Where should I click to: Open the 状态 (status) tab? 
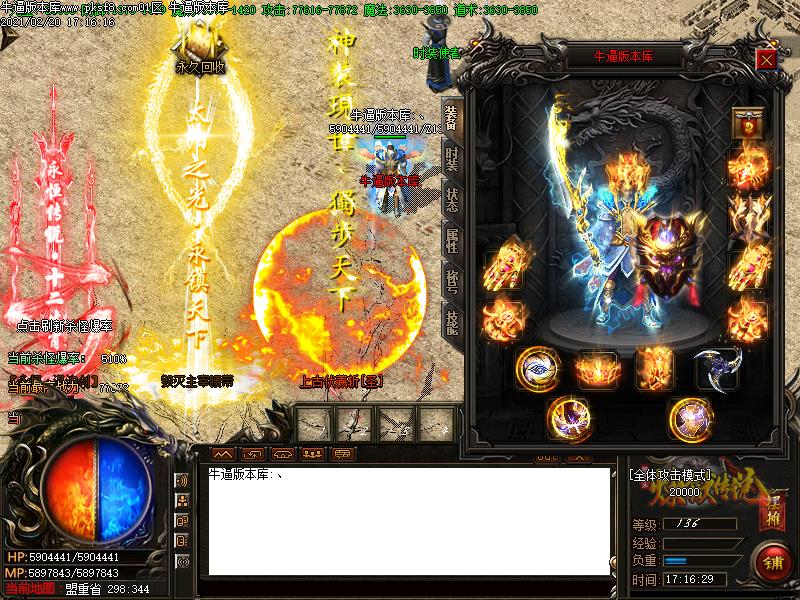pyautogui.click(x=452, y=198)
